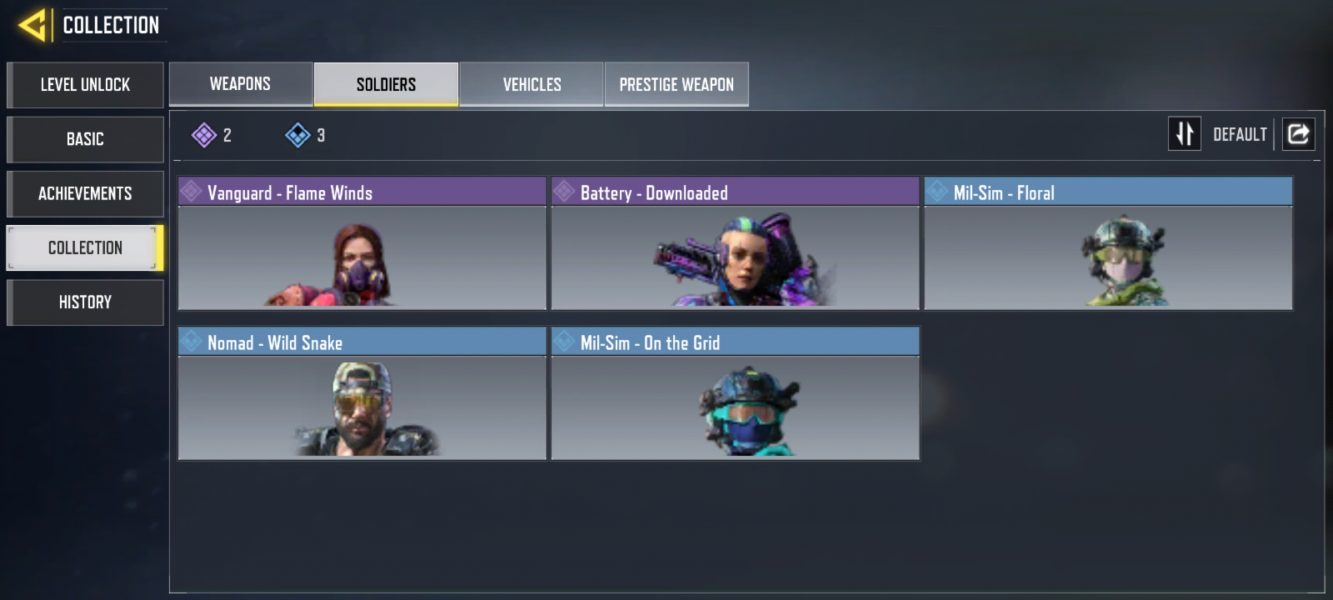Viewport: 1333px width, 600px height.
Task: Filter by the blue rare rarity icon
Action: coord(298,135)
